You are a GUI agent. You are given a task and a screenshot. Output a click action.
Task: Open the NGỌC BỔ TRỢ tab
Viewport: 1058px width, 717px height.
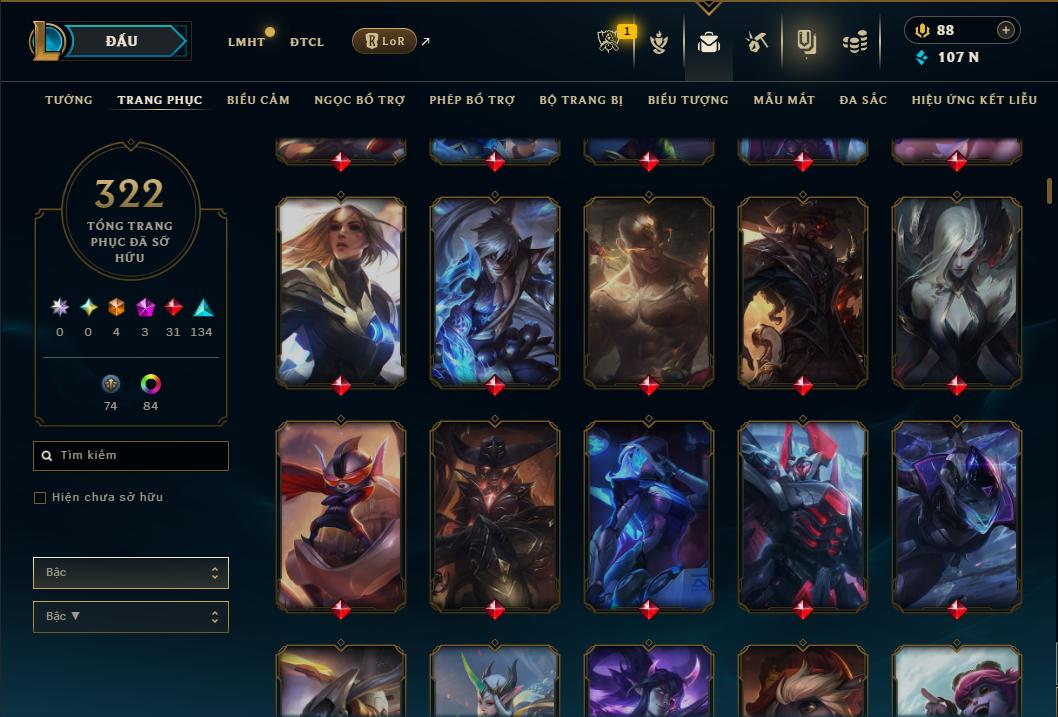coord(359,100)
